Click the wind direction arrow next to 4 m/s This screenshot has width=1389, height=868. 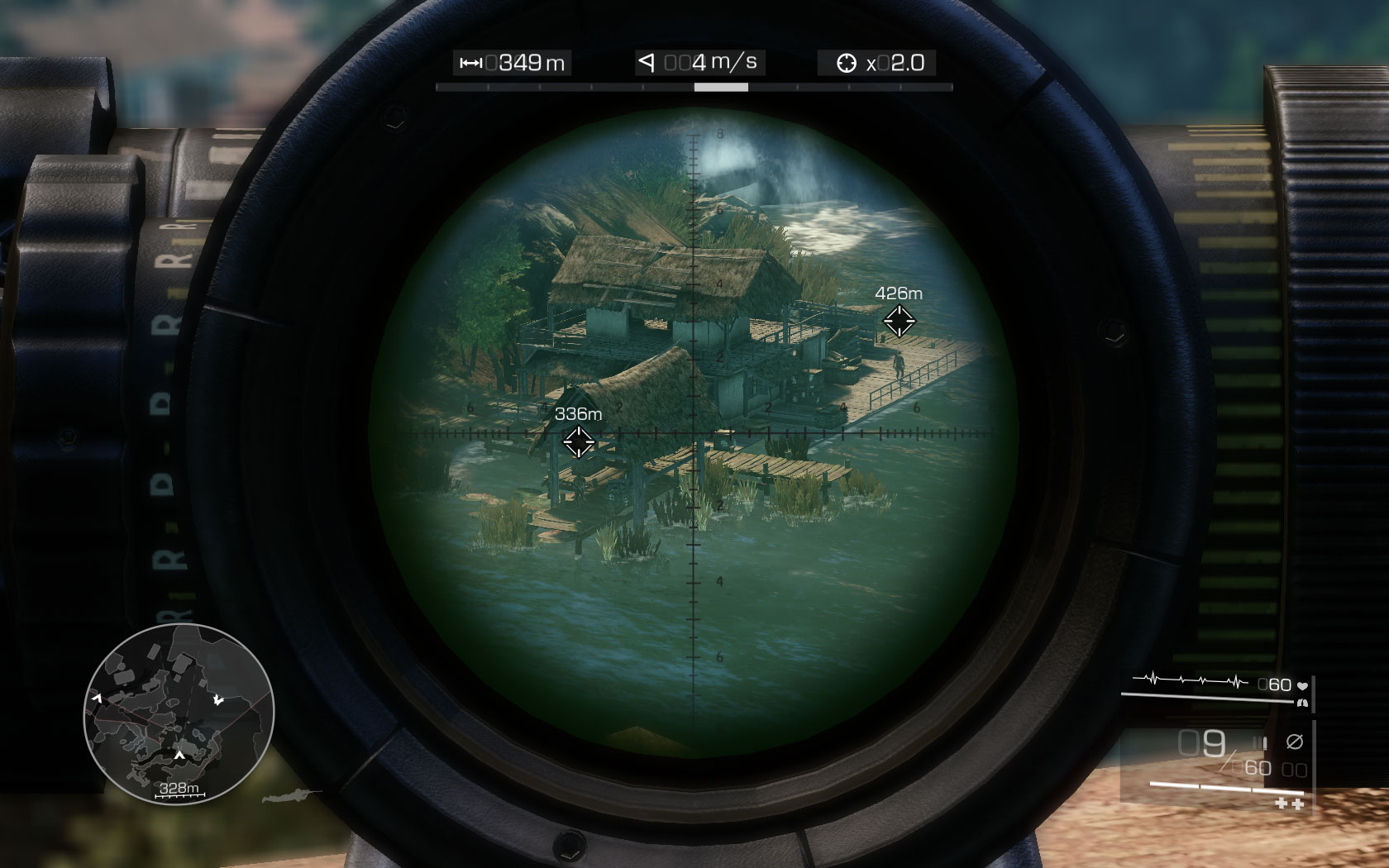coord(647,62)
